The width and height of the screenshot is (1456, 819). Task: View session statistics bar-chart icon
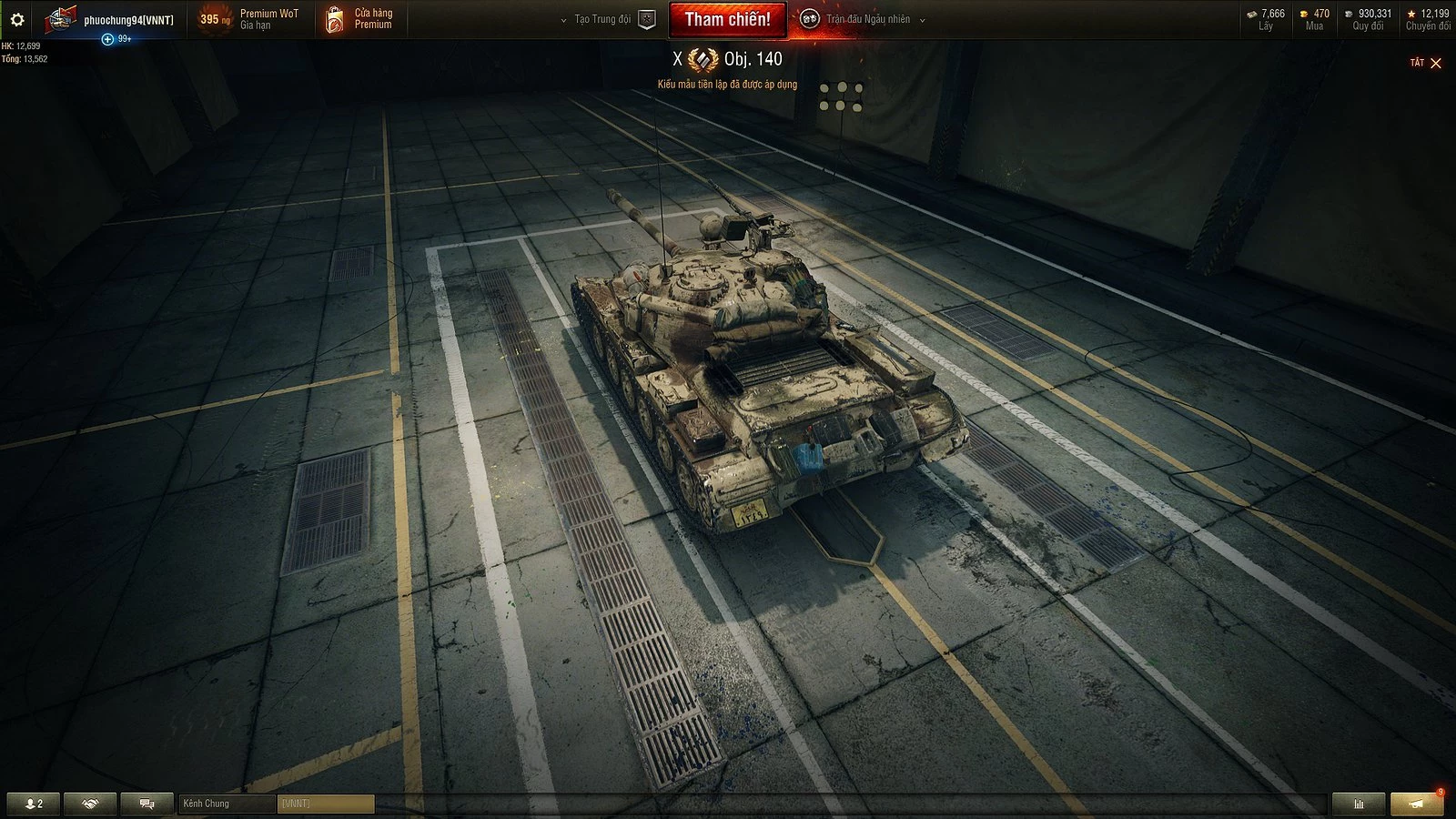(1358, 803)
